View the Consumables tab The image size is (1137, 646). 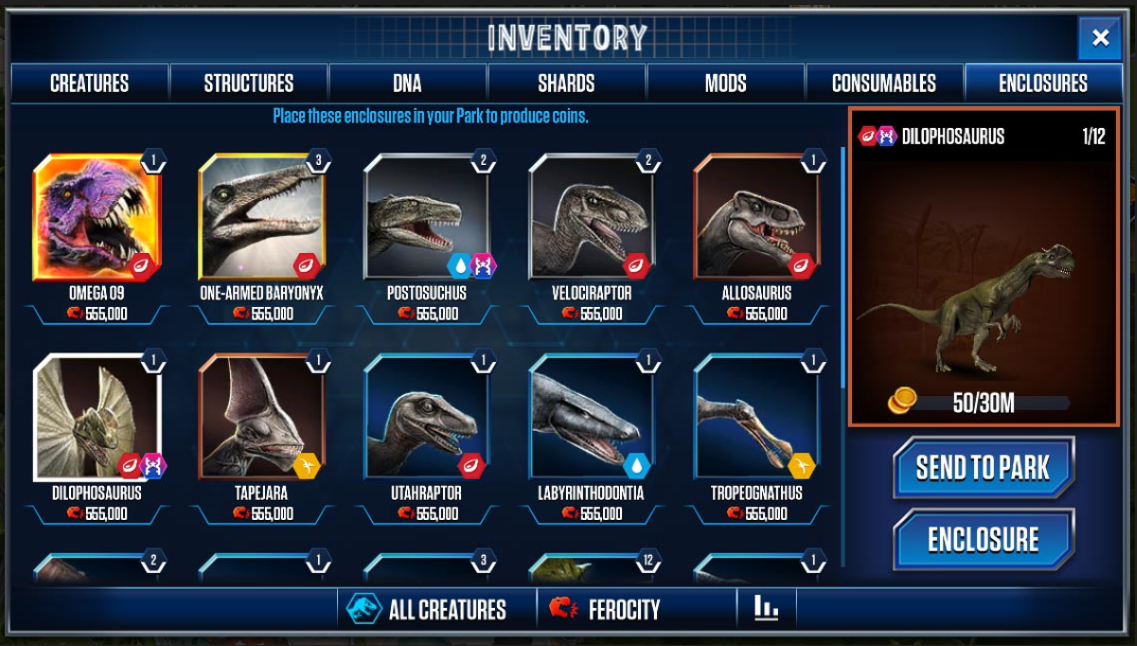884,83
